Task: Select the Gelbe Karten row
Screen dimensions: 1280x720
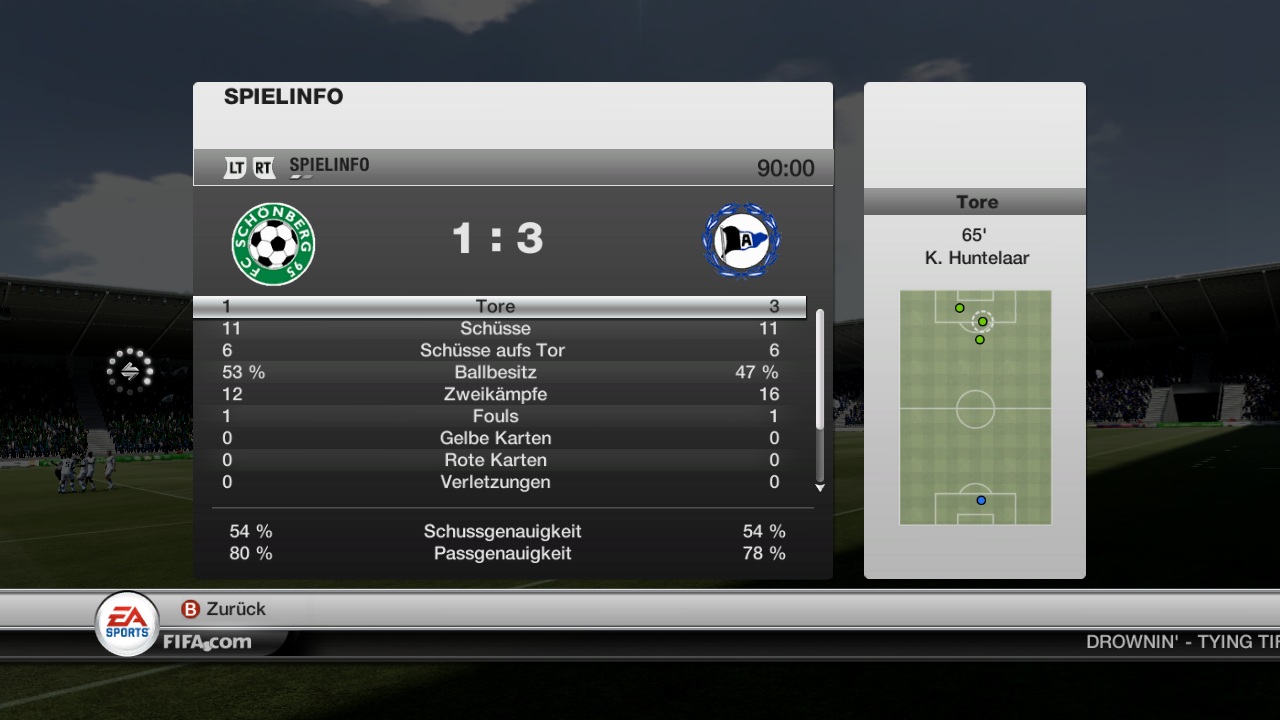Action: click(498, 438)
